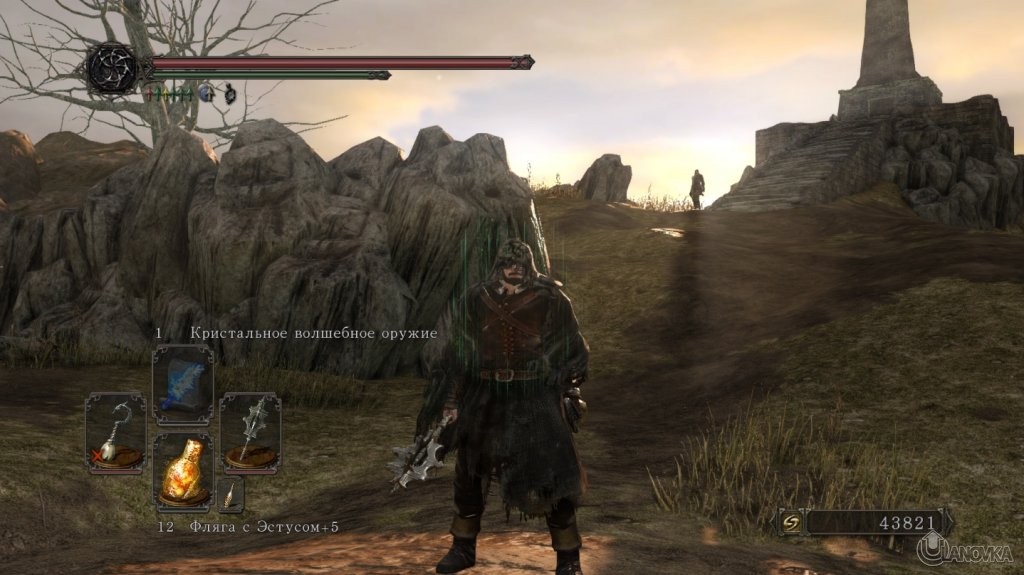Select the right-hand spiked mace slot
The height and width of the screenshot is (575, 1024).
point(250,434)
